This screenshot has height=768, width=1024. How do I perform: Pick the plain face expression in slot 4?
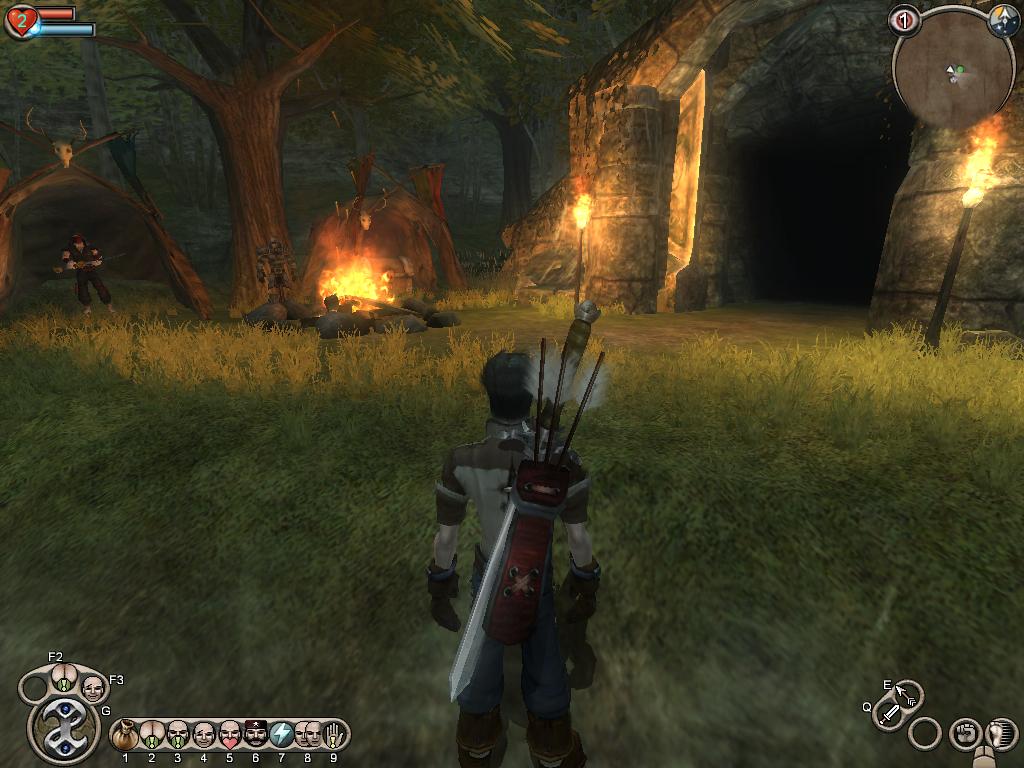click(x=204, y=735)
